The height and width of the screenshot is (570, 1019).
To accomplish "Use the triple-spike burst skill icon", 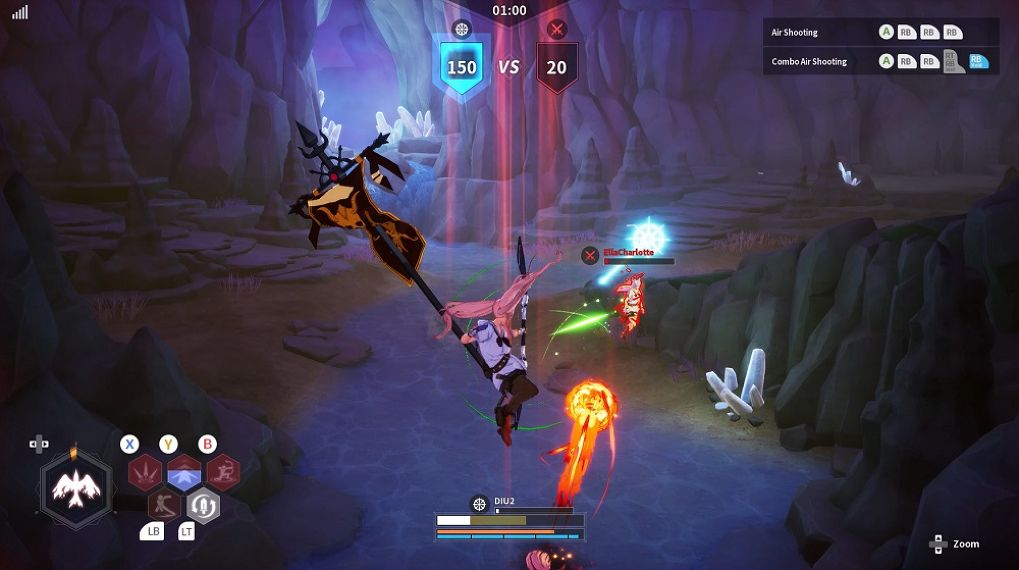I will (x=145, y=471).
